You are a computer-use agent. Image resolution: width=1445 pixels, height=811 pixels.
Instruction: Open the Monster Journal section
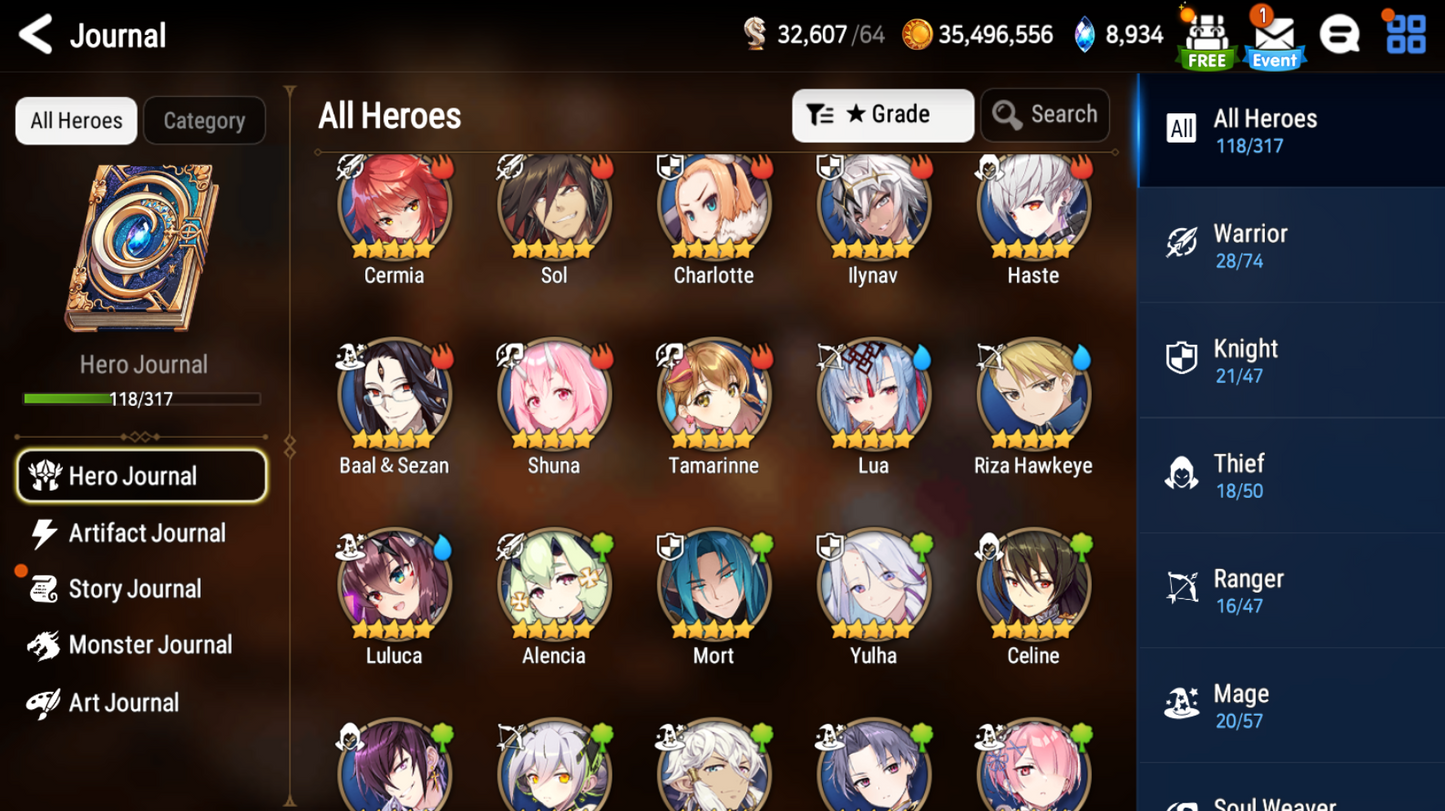tap(150, 645)
